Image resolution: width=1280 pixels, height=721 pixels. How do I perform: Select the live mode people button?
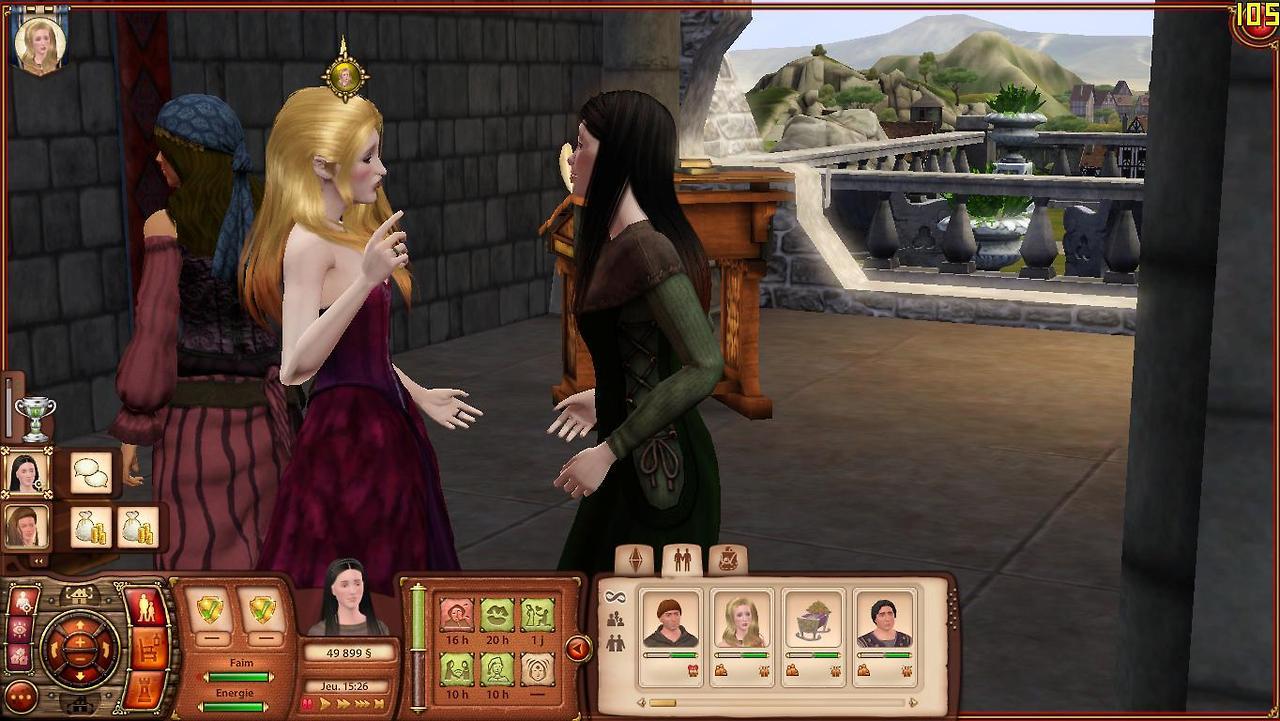(x=146, y=609)
